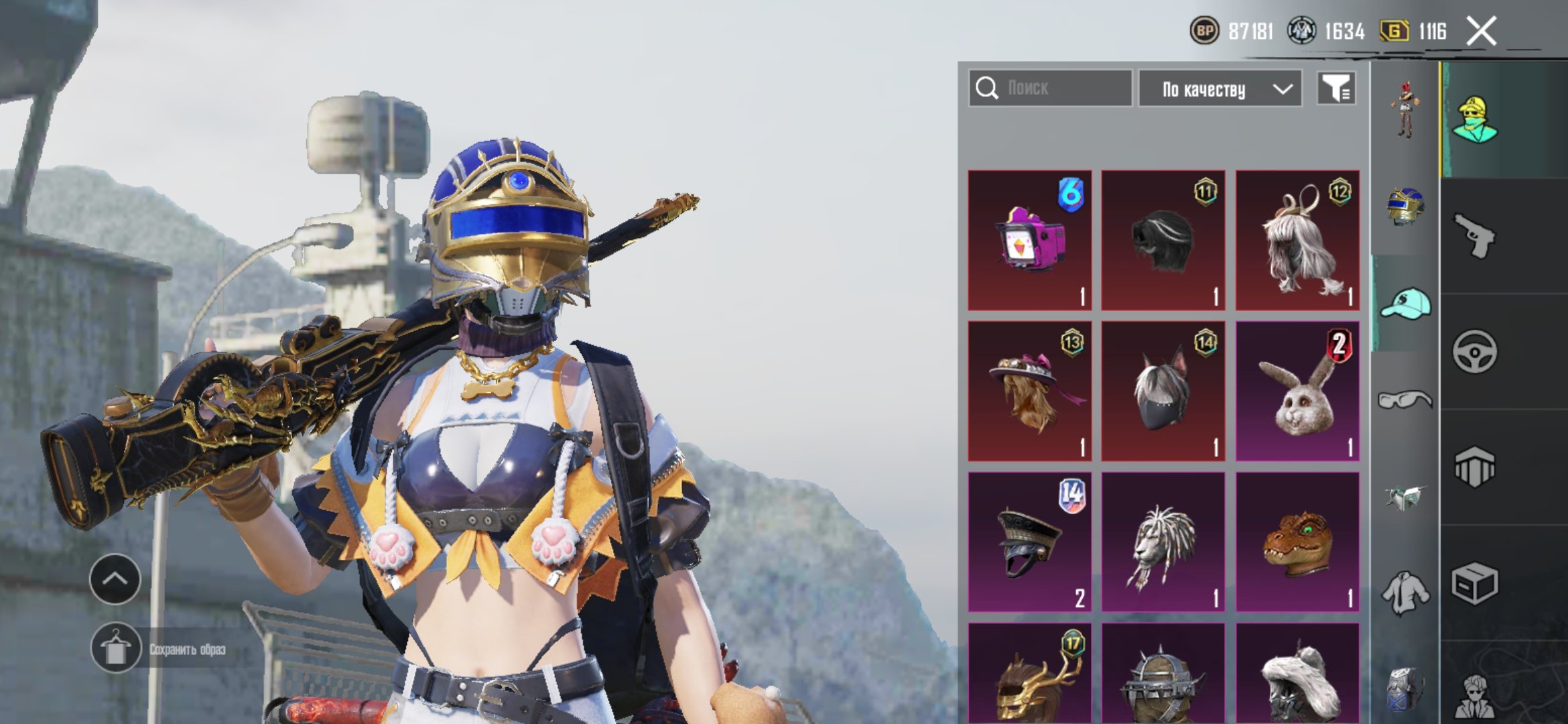Click the Поиск search field
Image resolution: width=1568 pixels, height=724 pixels.
(x=1050, y=88)
